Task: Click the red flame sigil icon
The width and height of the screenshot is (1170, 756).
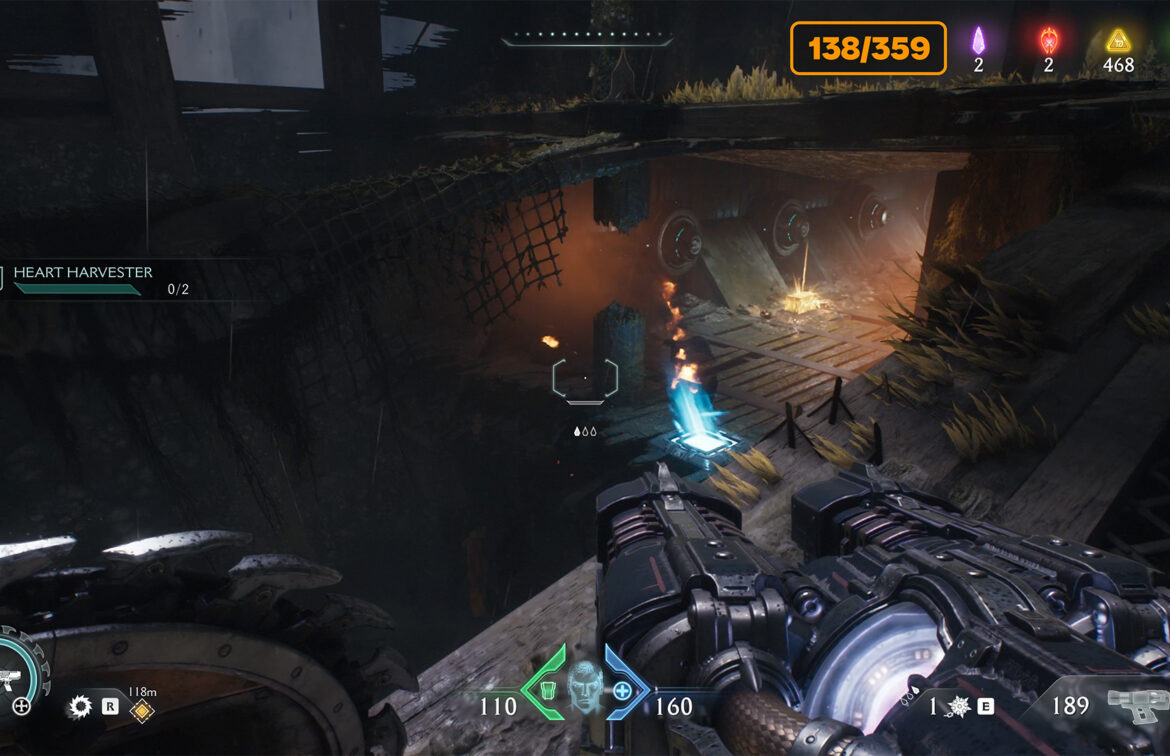Action: tap(1048, 41)
